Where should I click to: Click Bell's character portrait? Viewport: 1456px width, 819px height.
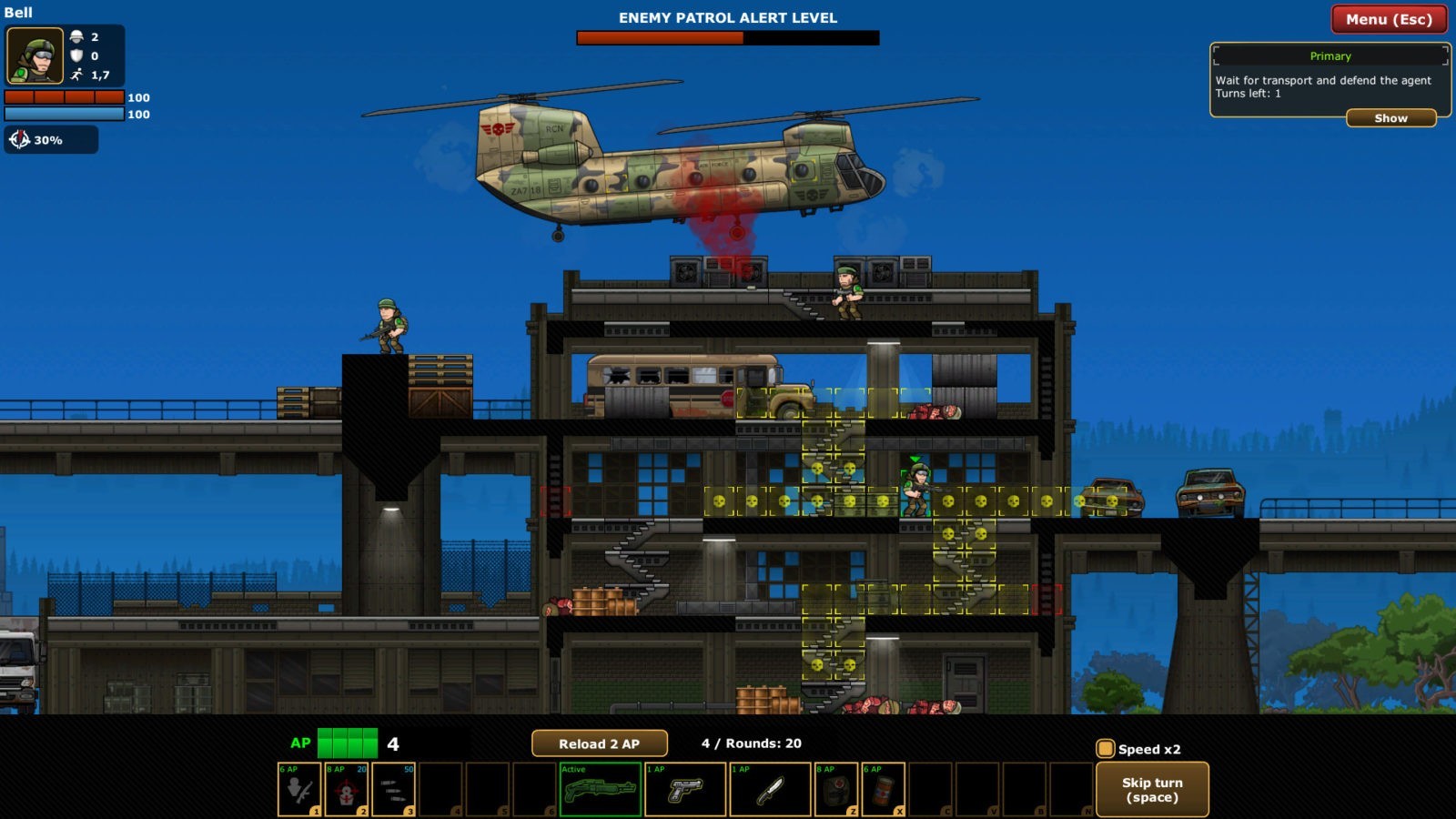[35, 56]
